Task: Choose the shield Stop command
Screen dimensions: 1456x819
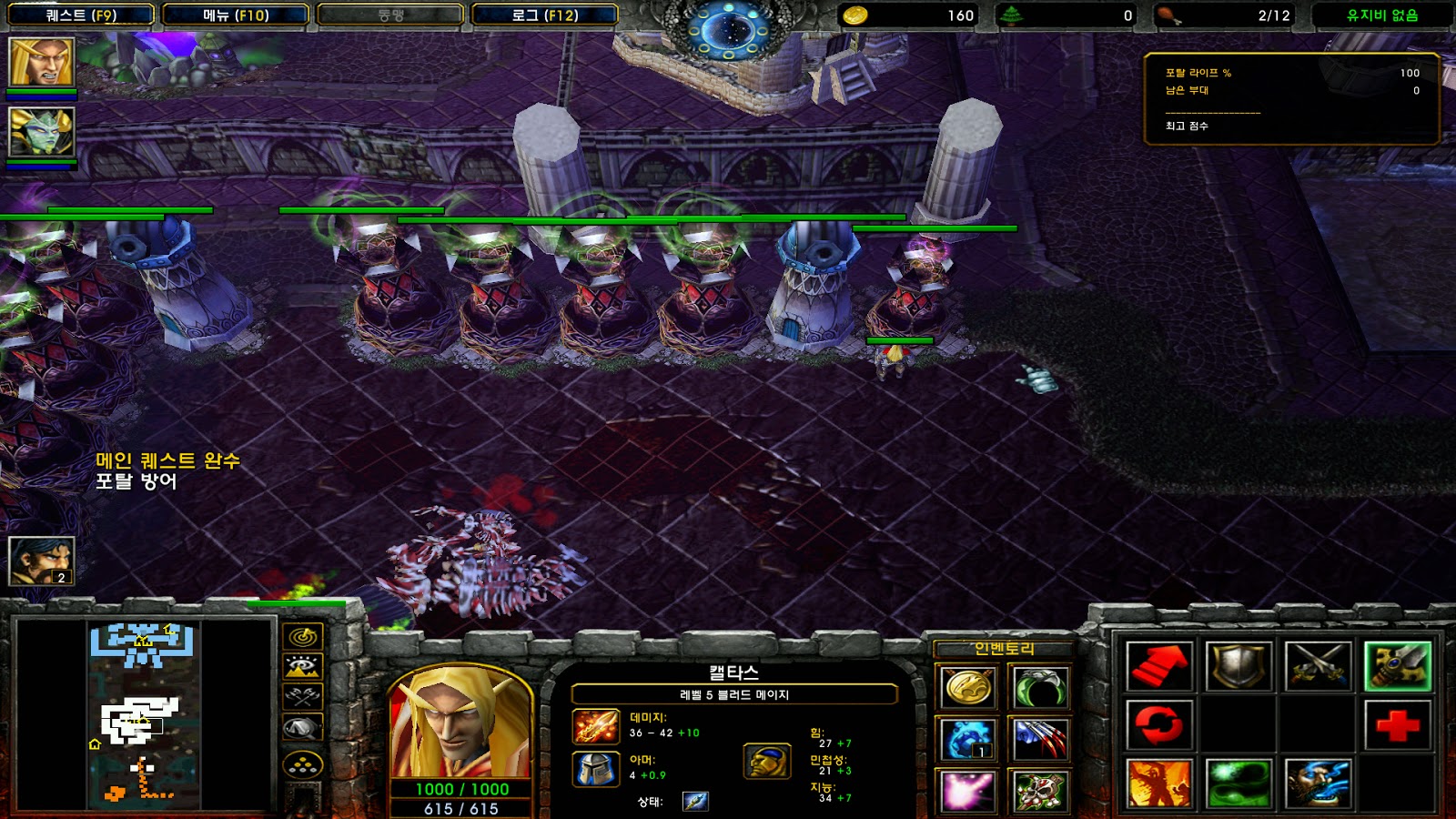Action: (x=1238, y=666)
